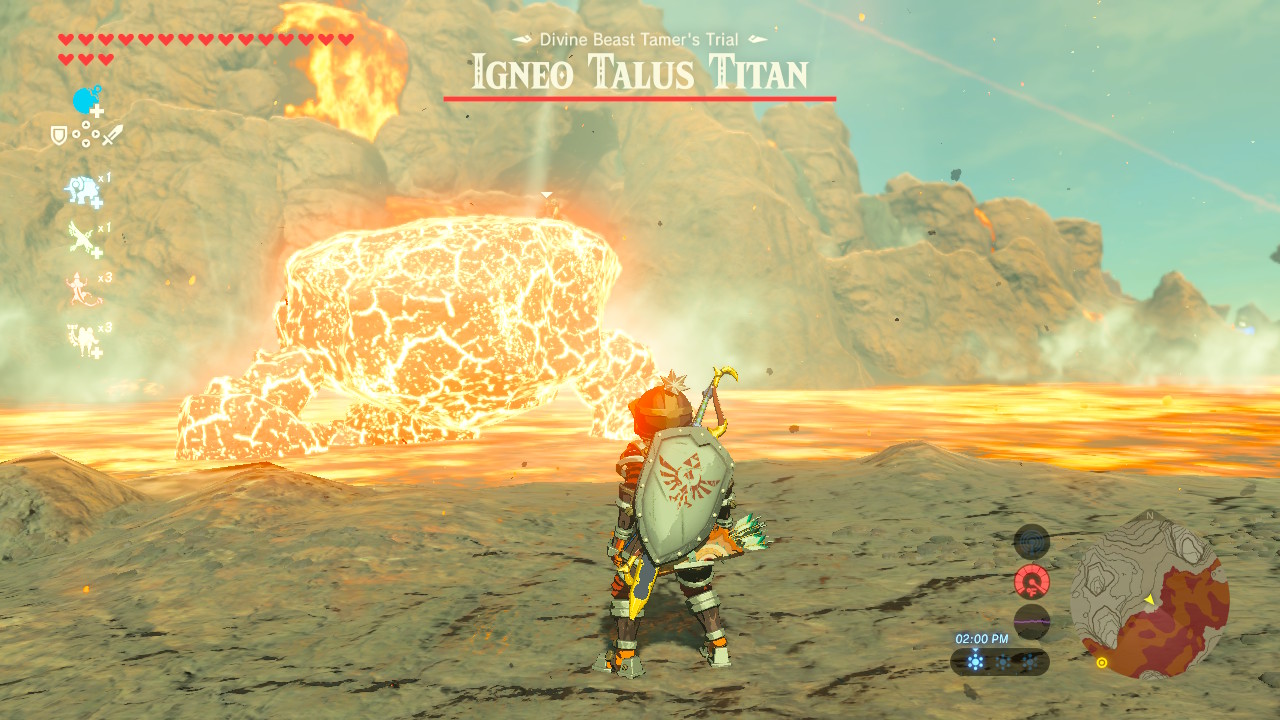Click the 02:00 PM clock display
Screen dimensions: 1280x720
tap(982, 638)
